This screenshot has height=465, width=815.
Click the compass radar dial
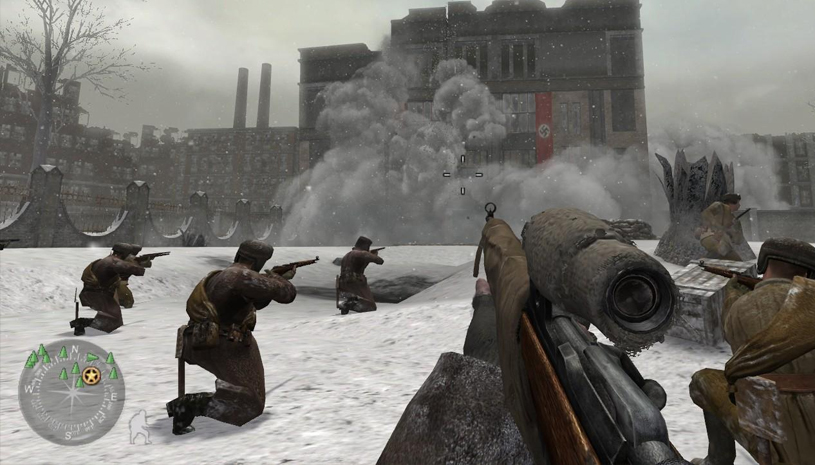pos(71,392)
